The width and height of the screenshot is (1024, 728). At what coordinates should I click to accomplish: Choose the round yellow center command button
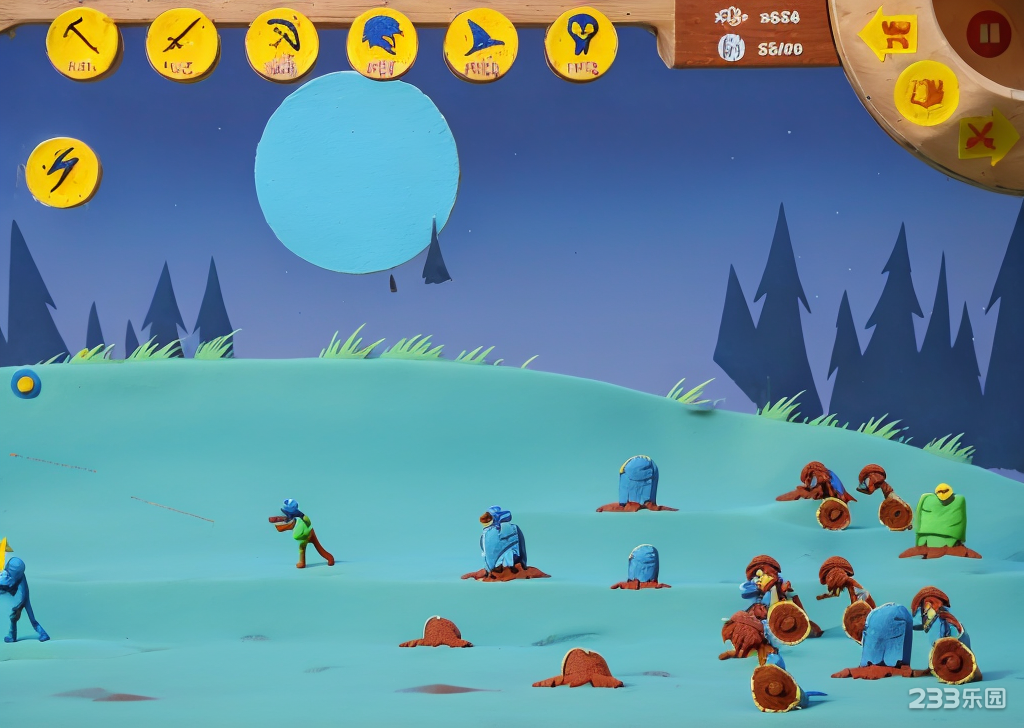coord(926,93)
